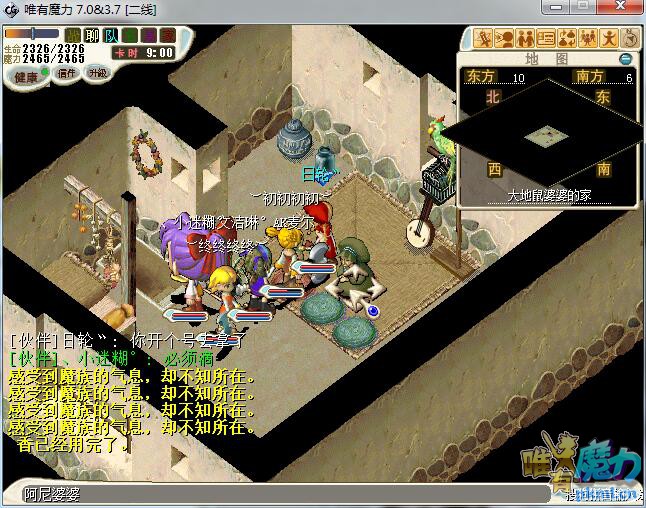Toggle the 聊 chat mode button
646x508 pixels.
[92, 35]
